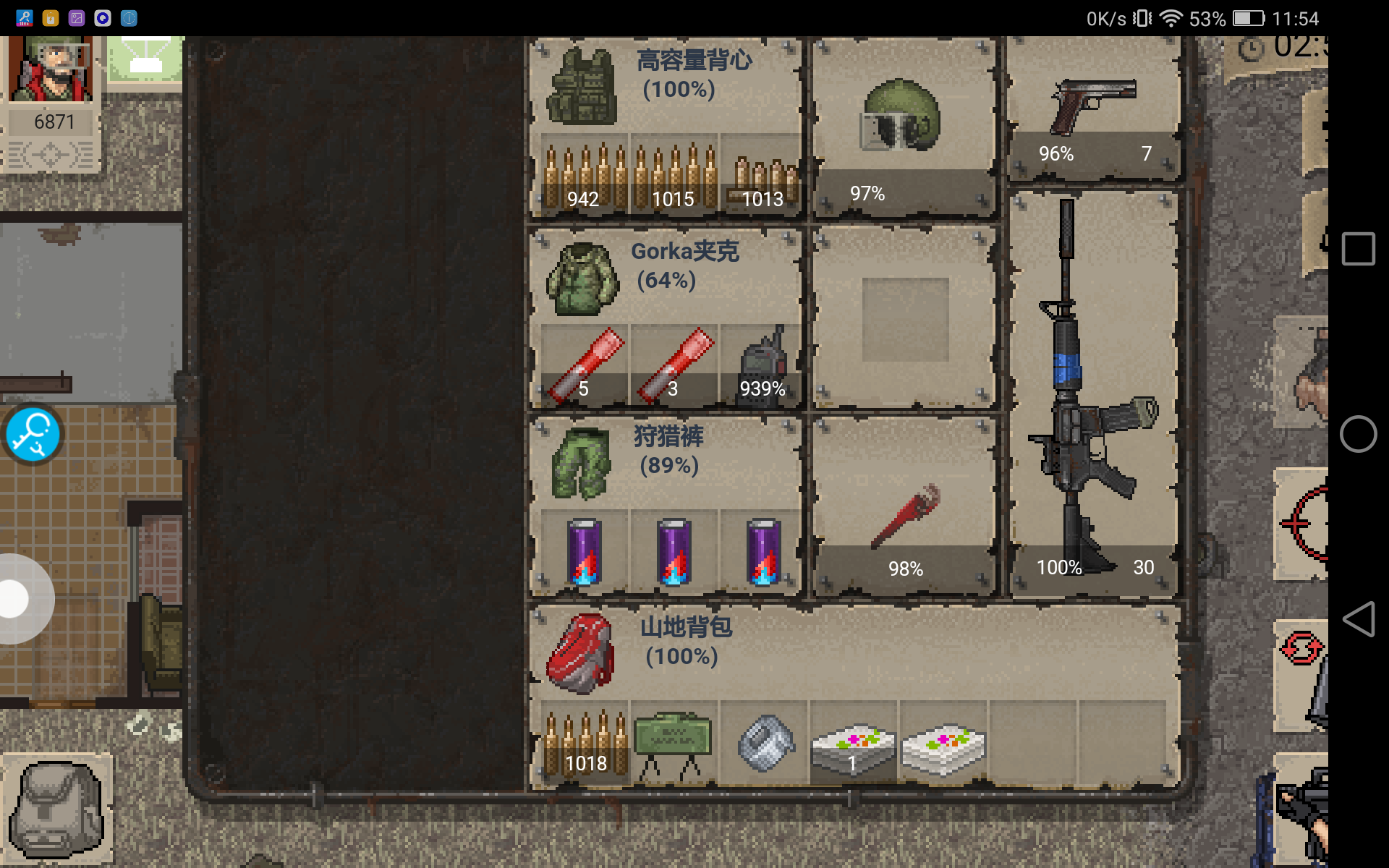Pick the walkie-talkie radio item
This screenshot has width=1389, height=868.
tap(763, 365)
